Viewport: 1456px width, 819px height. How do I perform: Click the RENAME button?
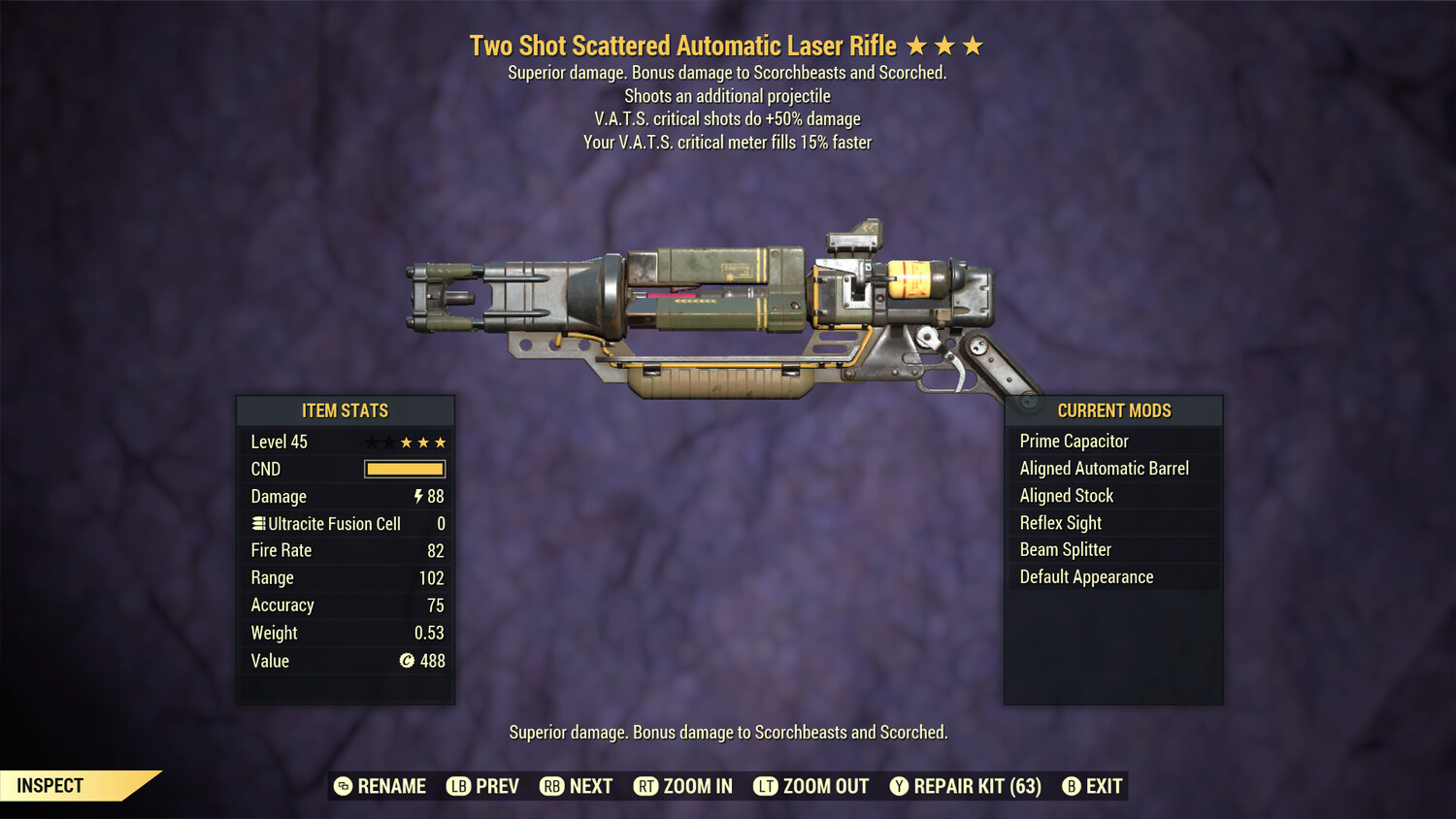(392, 786)
